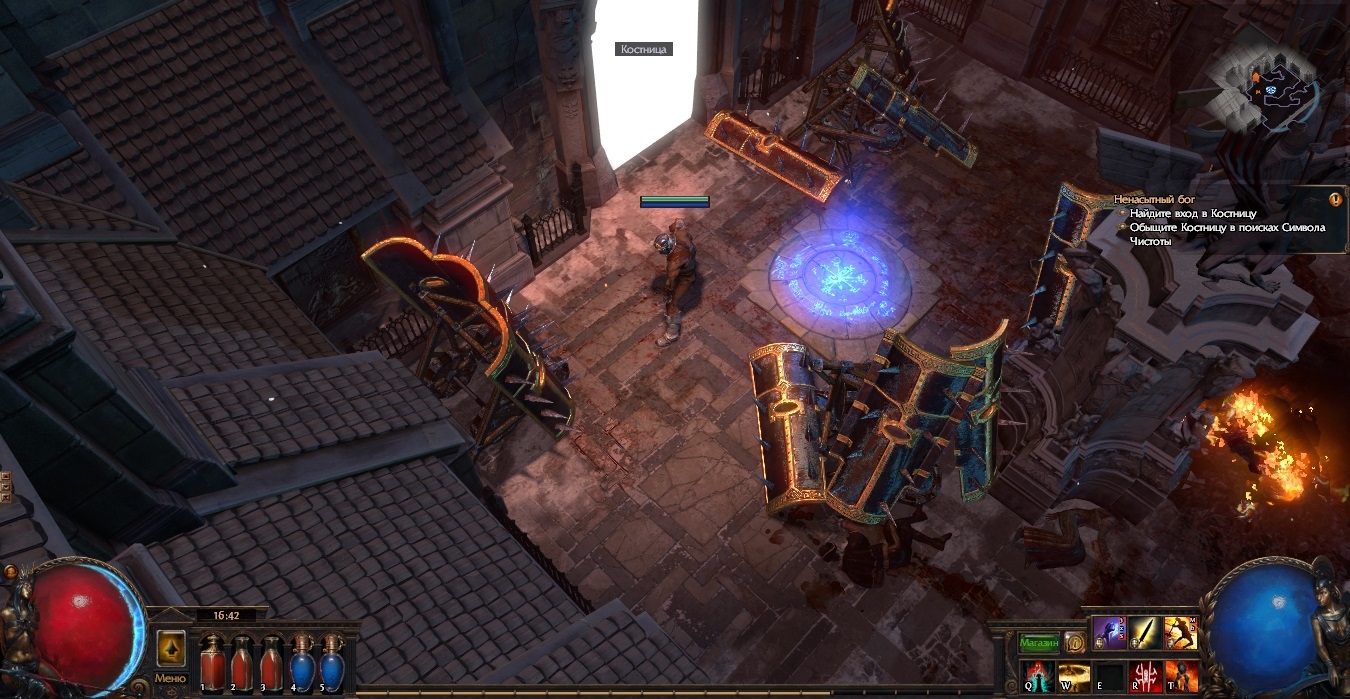The width and height of the screenshot is (1350, 699).
Task: Activate the golden ring skill on W
Action: point(1073,676)
